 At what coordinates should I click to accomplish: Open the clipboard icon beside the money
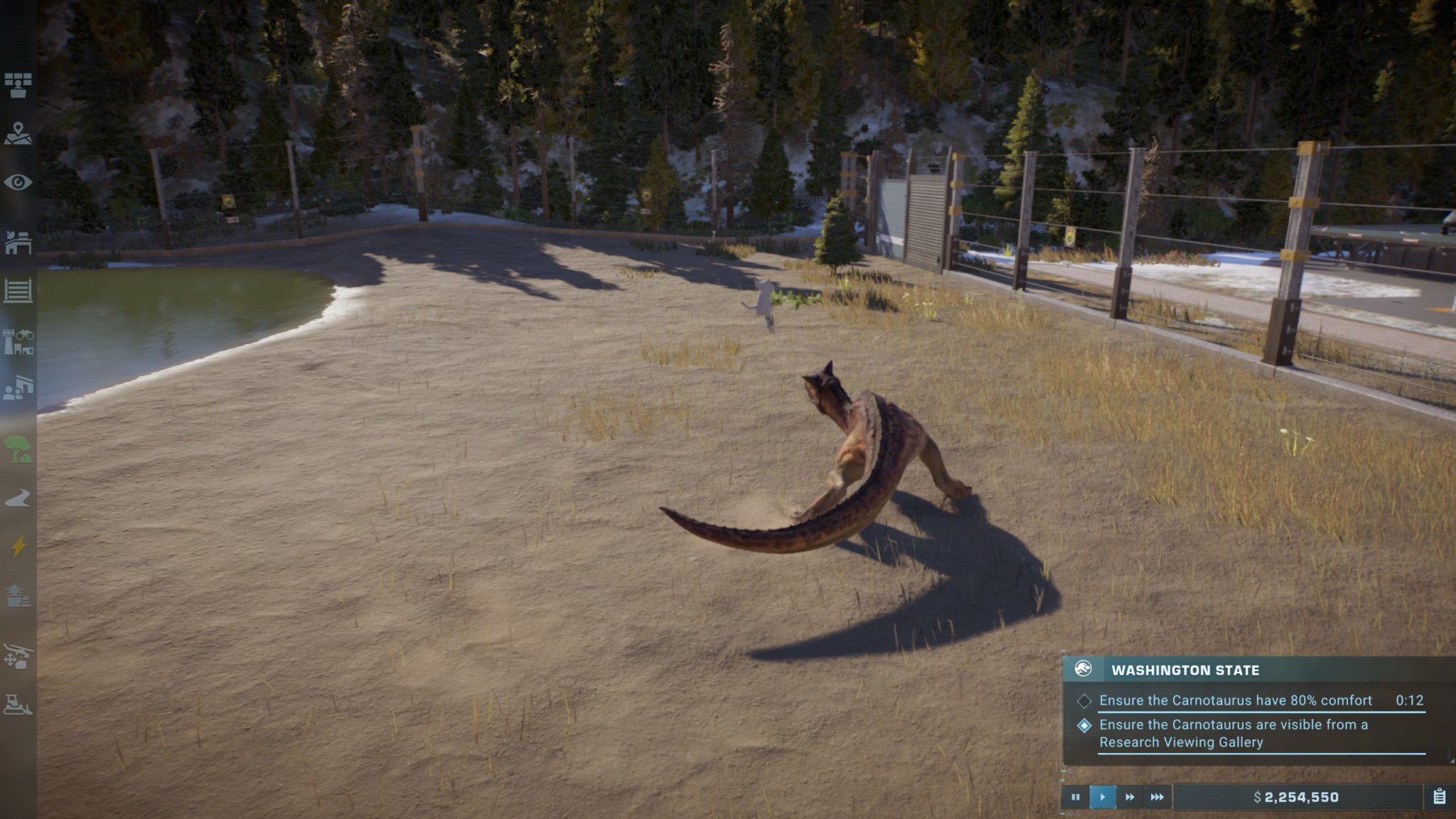click(x=1439, y=797)
